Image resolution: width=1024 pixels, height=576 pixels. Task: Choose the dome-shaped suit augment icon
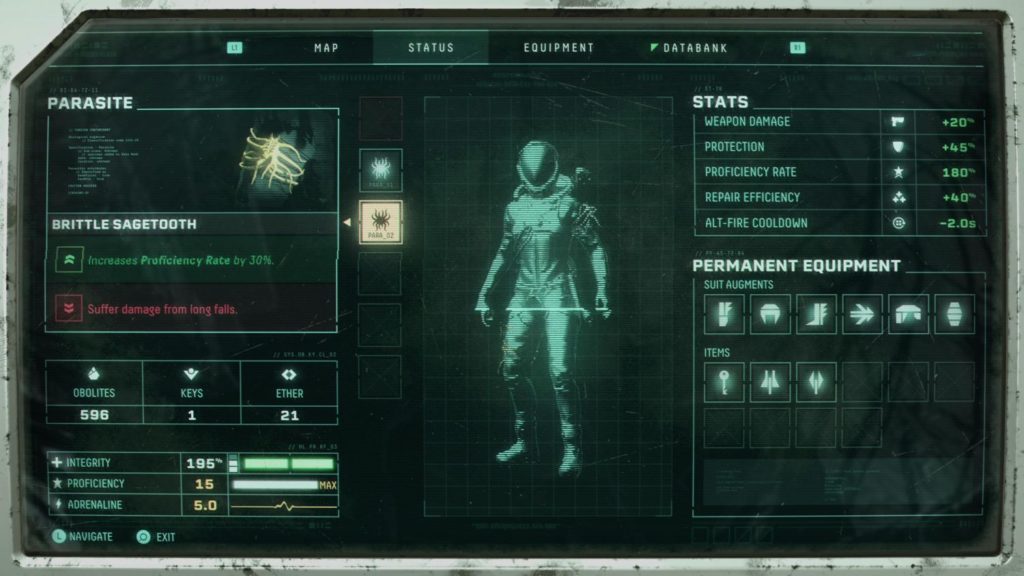[770, 314]
